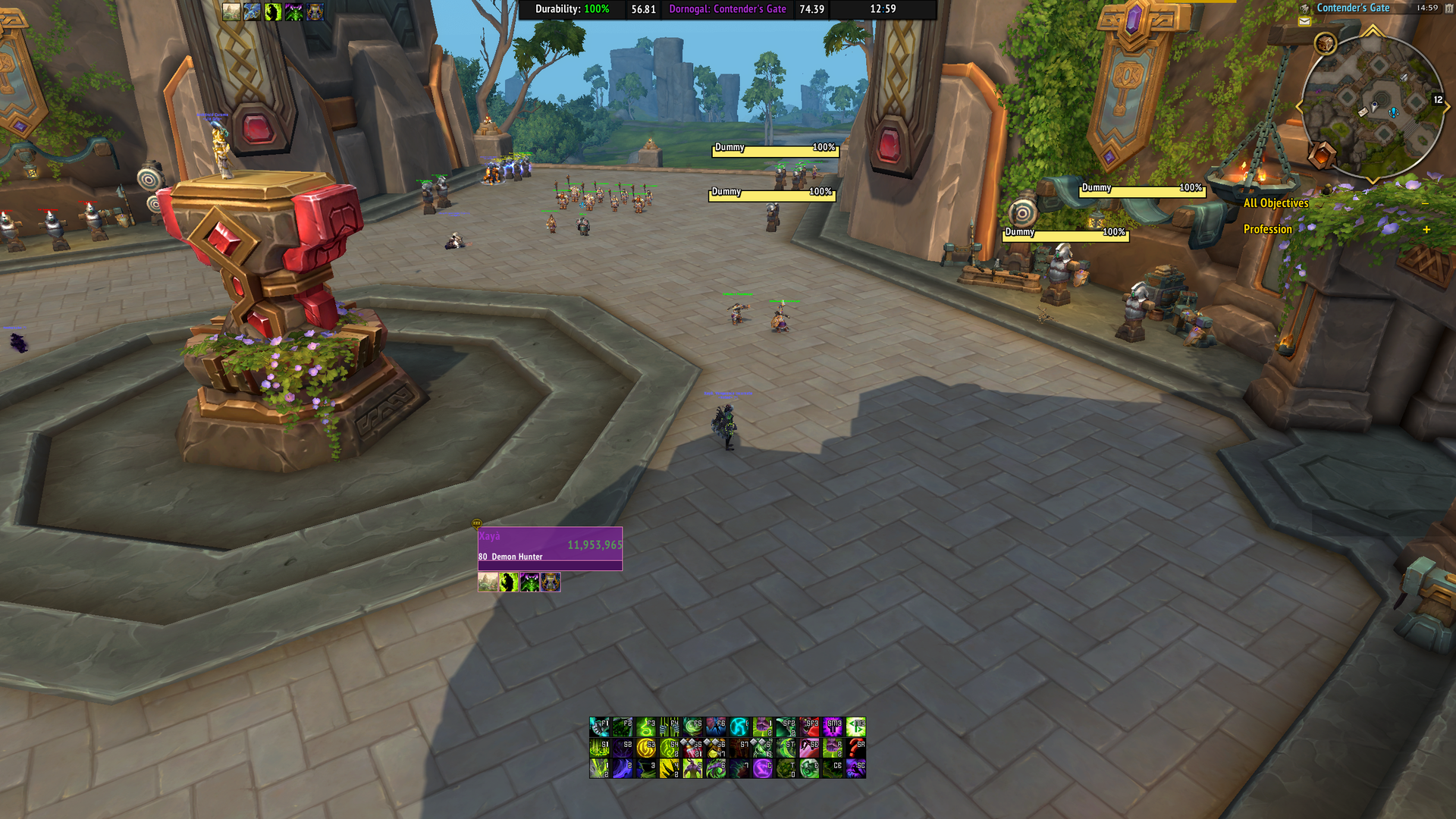1456x819 pixels.
Task: Activate the red question mark SR slot
Action: point(856,748)
